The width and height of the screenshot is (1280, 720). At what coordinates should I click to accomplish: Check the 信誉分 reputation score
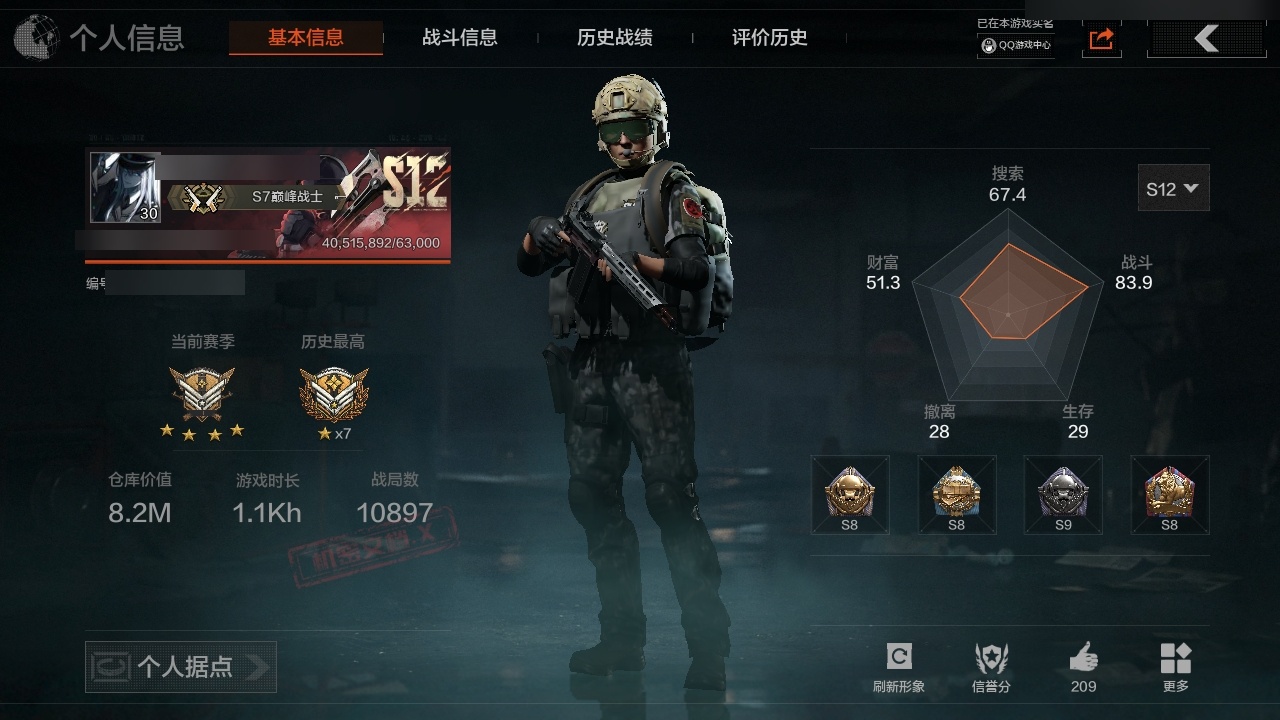(x=991, y=667)
